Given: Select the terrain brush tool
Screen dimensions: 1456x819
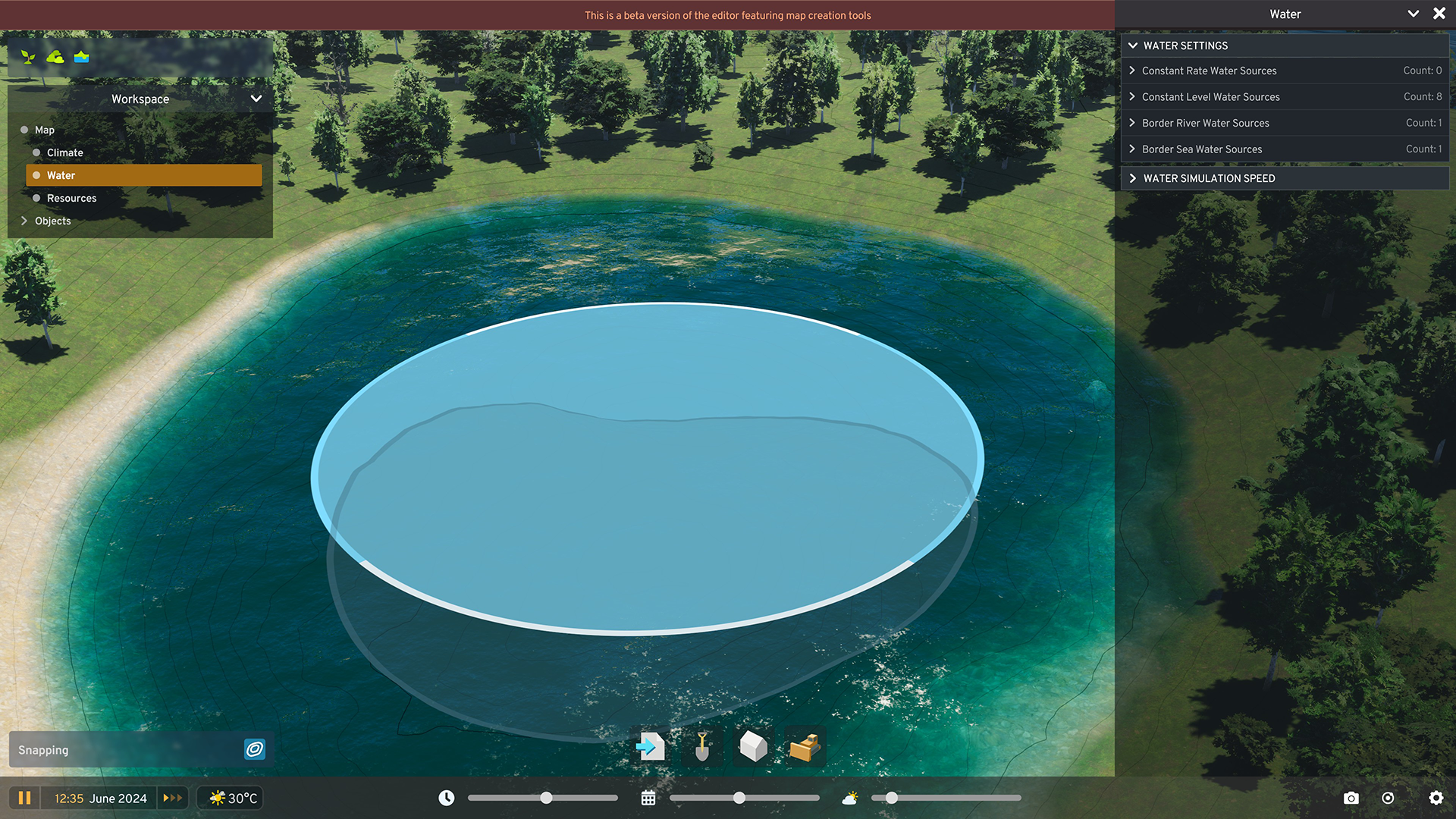Looking at the screenshot, I should pyautogui.click(x=55, y=56).
